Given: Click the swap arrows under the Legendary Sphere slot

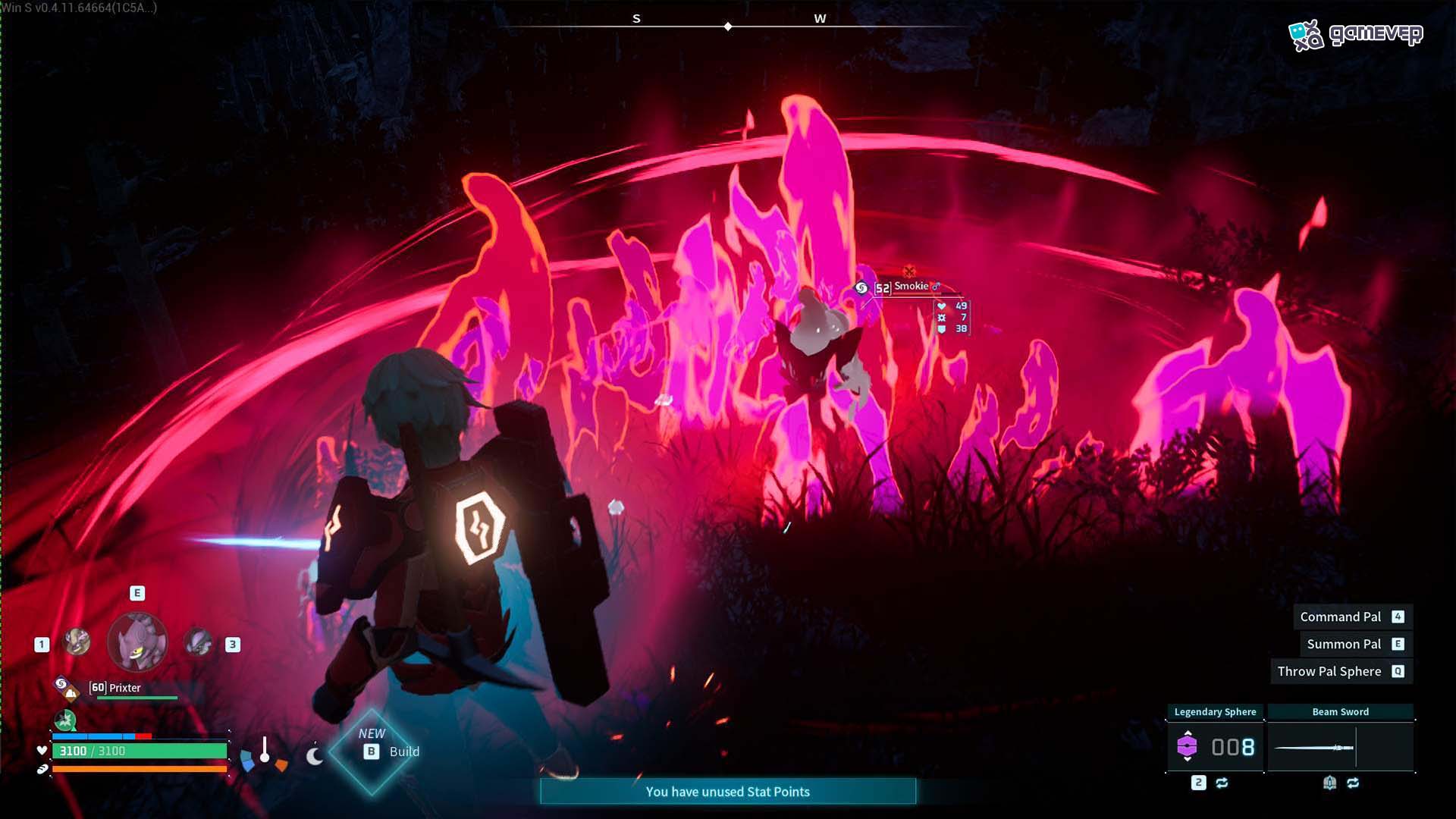Looking at the screenshot, I should click(1223, 783).
